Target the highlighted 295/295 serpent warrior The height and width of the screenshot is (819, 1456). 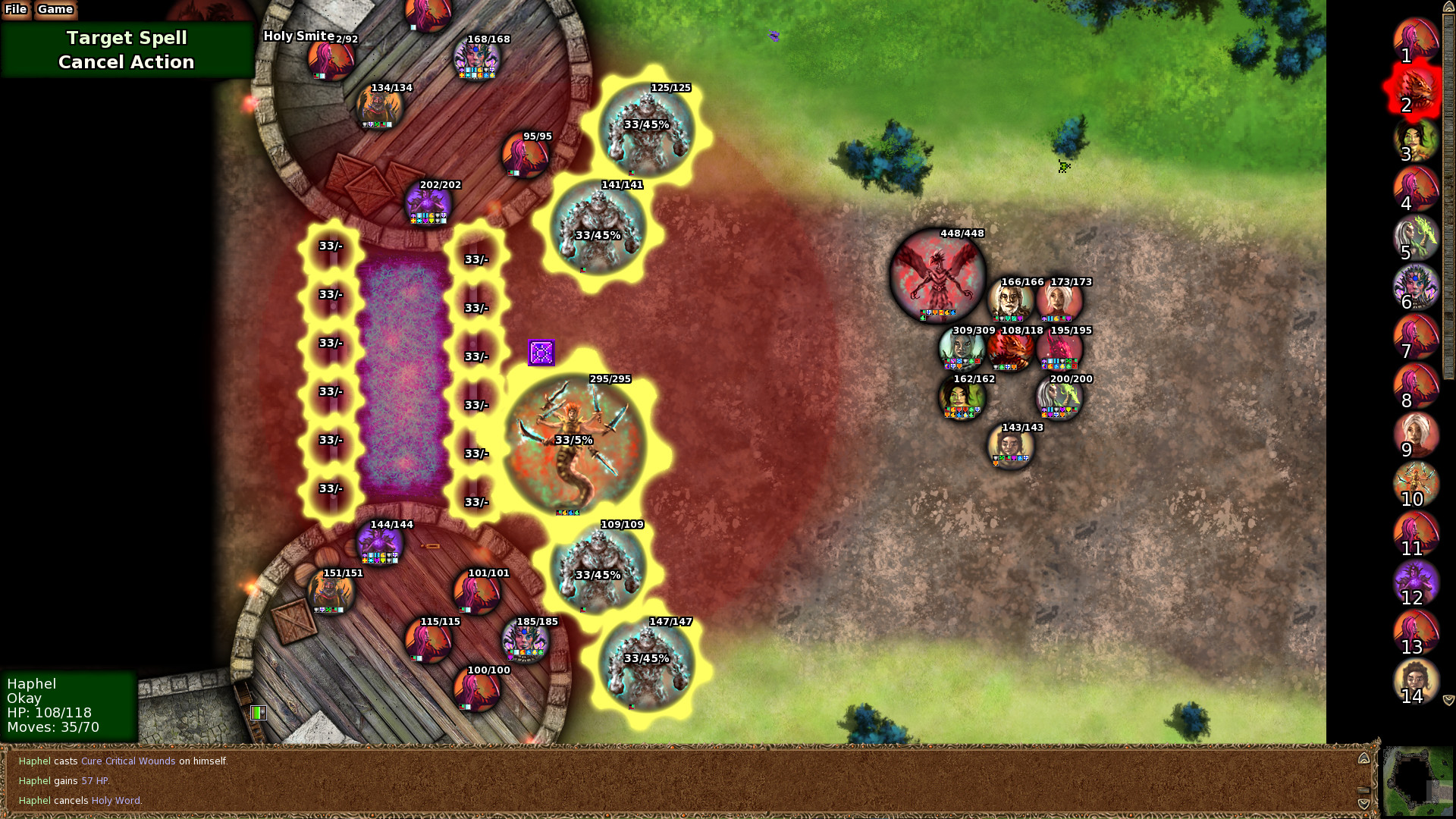pos(576,440)
